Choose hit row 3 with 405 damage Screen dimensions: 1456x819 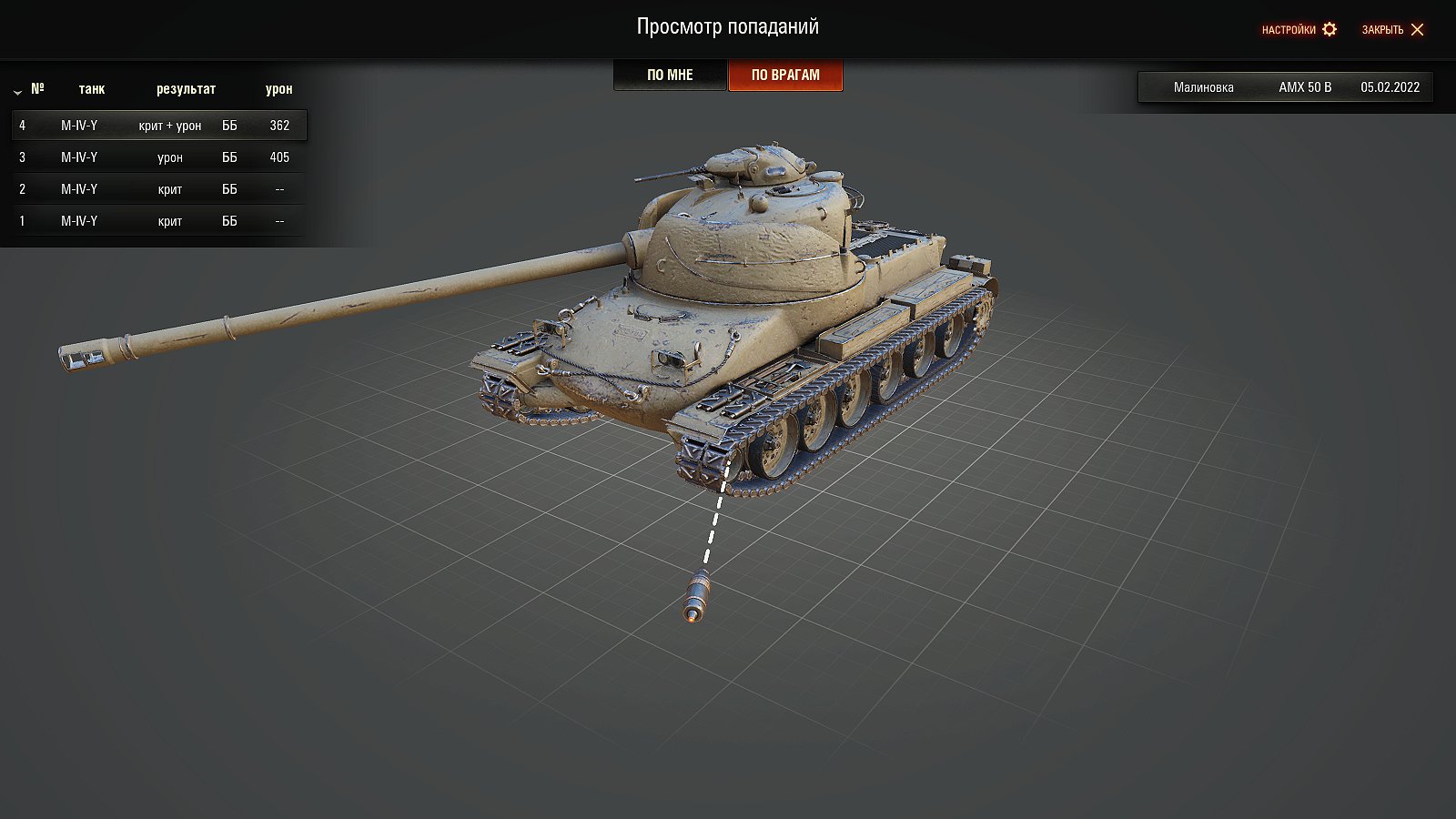159,157
